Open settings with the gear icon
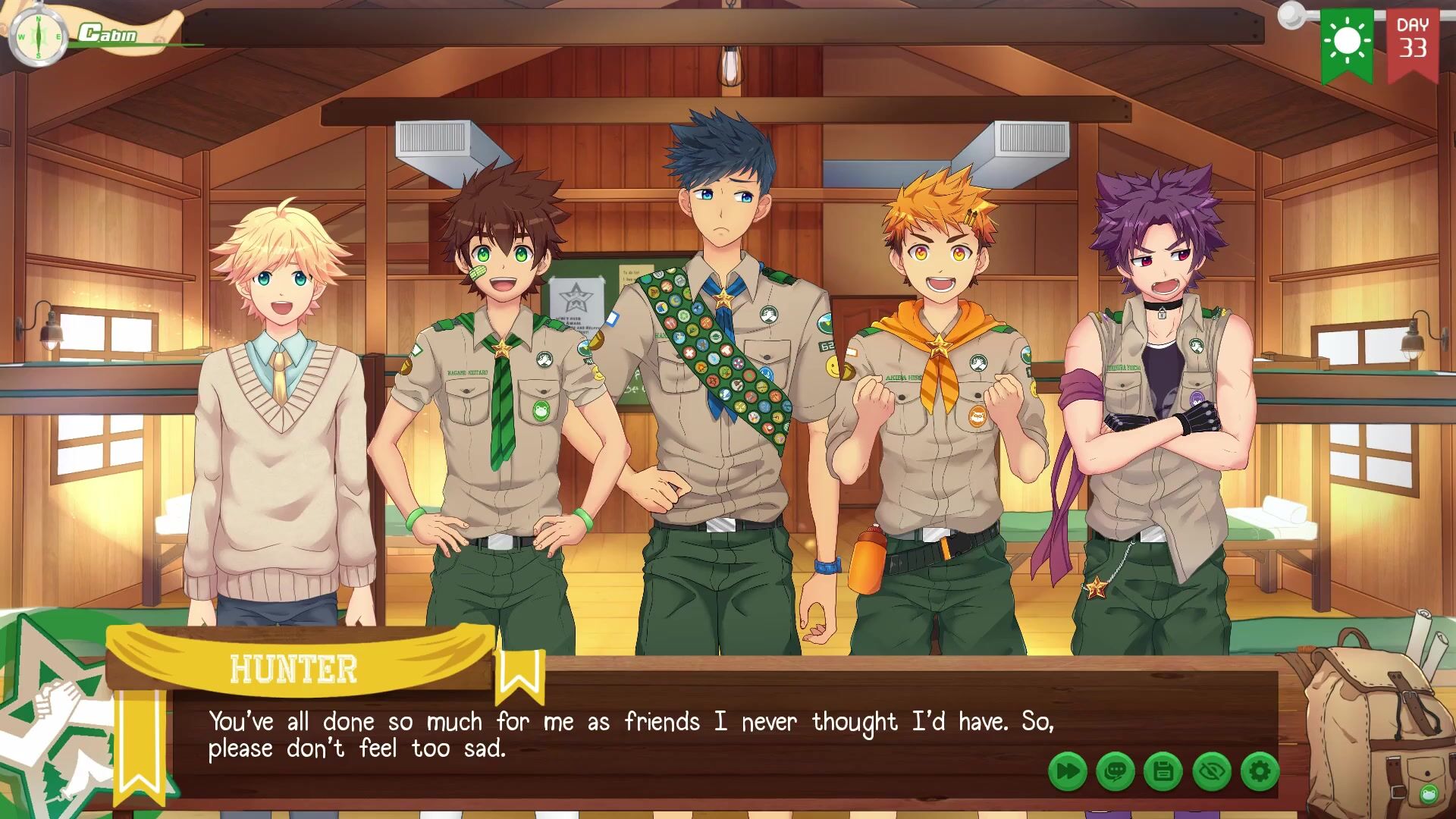This screenshot has width=1456, height=819. [1260, 772]
